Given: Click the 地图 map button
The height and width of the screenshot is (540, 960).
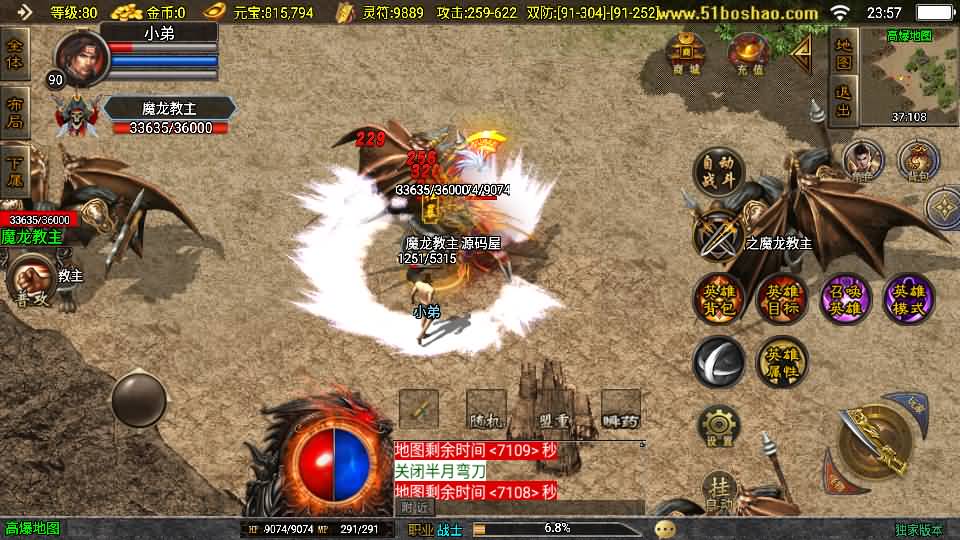Looking at the screenshot, I should pos(844,52).
